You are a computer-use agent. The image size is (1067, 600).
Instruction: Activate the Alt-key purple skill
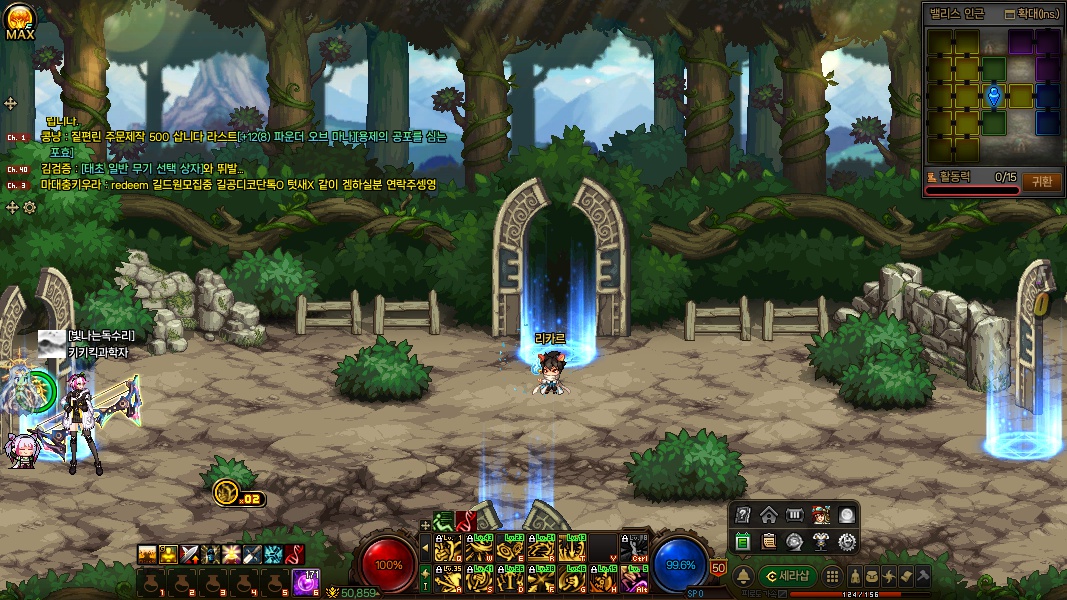click(x=634, y=578)
